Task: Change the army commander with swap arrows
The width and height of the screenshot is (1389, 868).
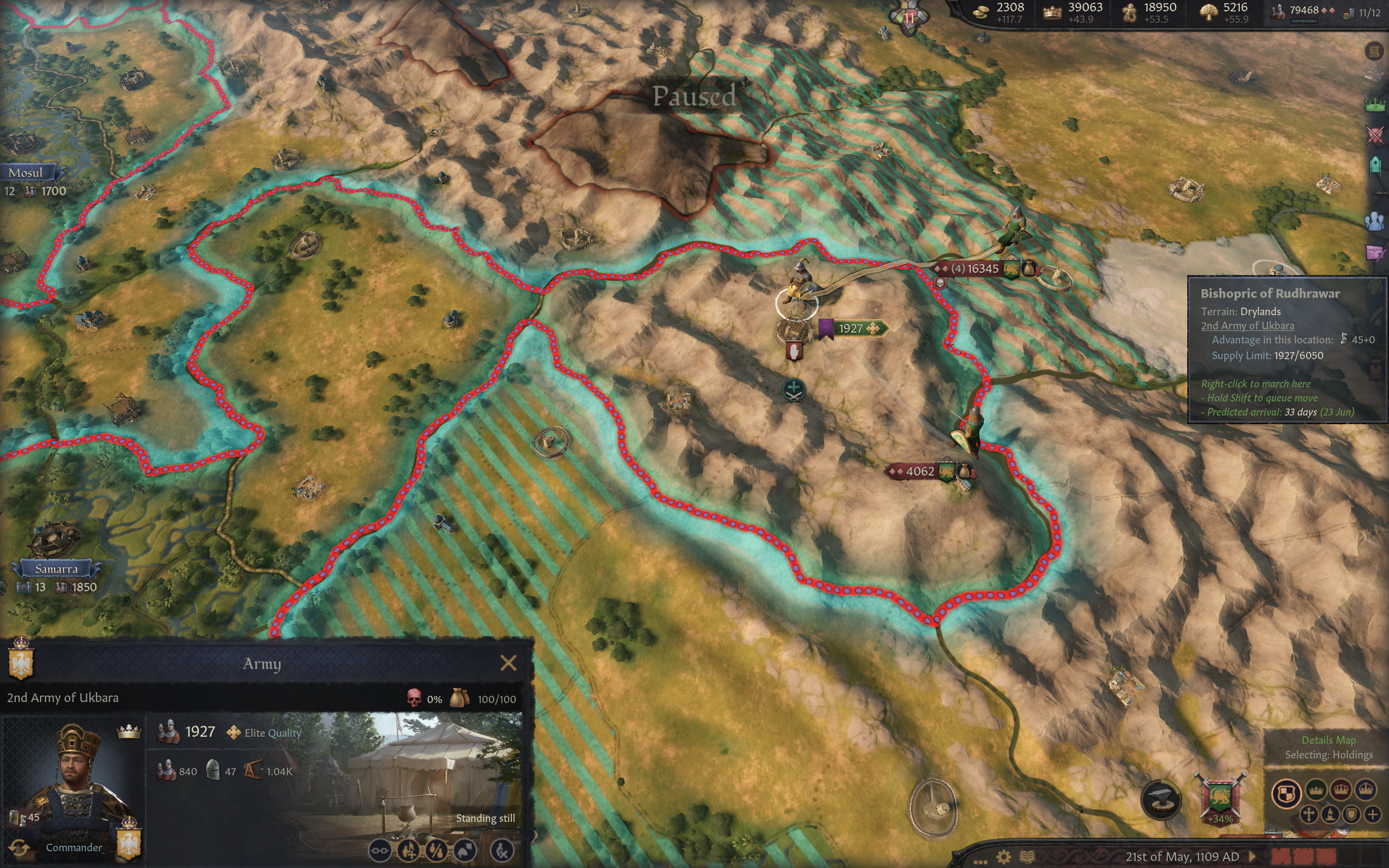Action: [x=19, y=847]
